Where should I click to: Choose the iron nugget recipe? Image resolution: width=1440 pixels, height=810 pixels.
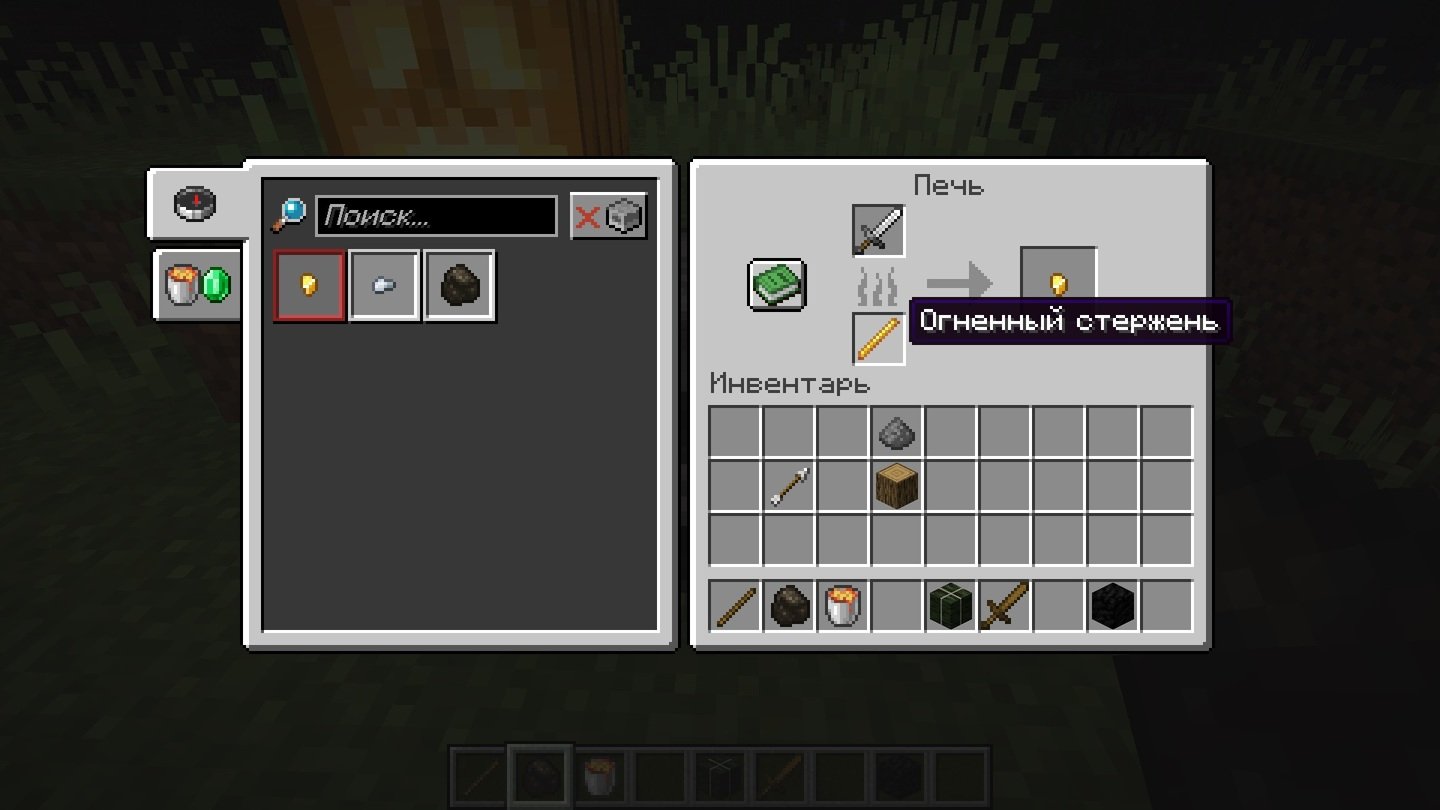(x=384, y=286)
